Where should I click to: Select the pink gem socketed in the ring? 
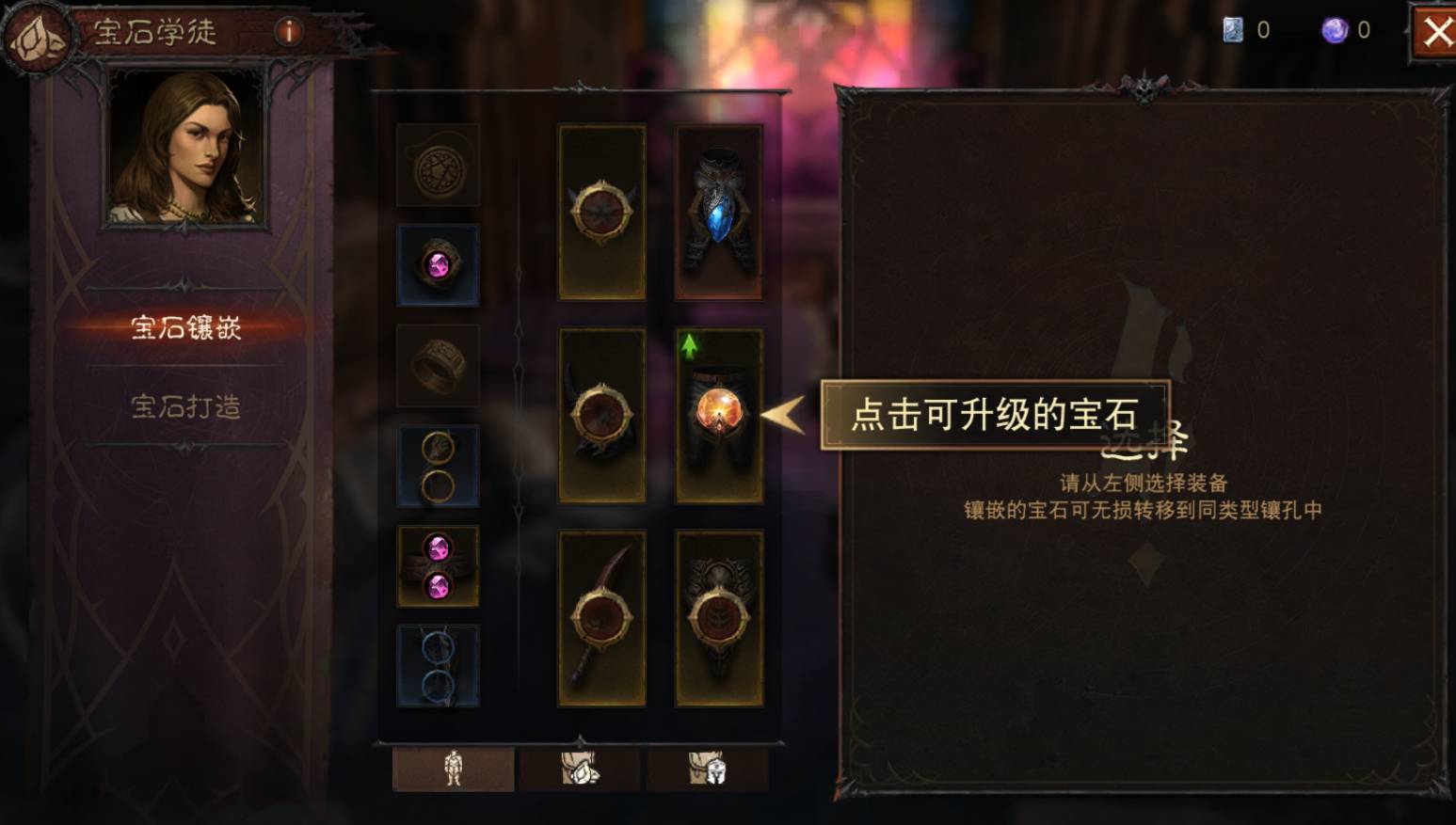coord(440,266)
